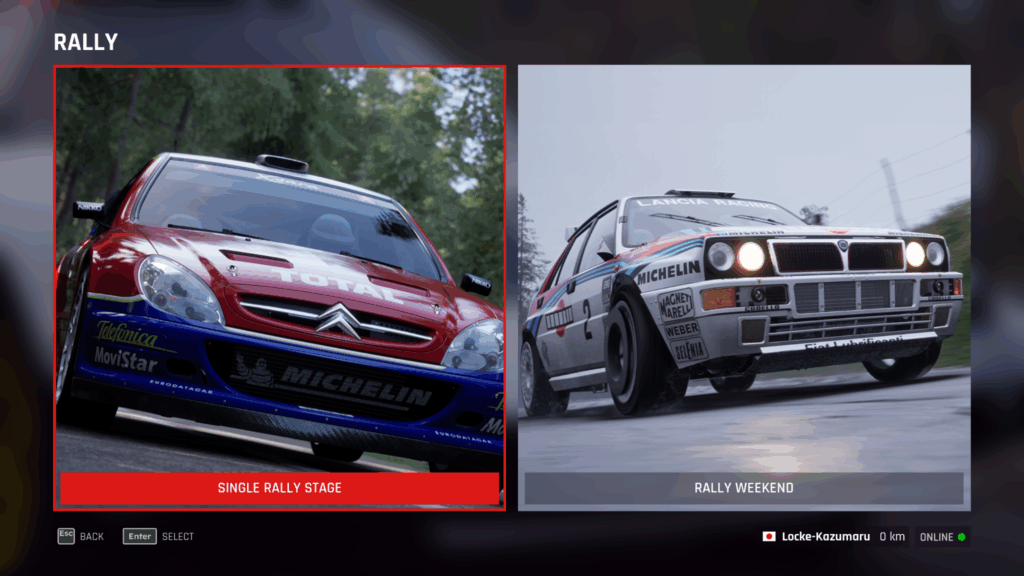Click the Online status indicator

coord(942,537)
